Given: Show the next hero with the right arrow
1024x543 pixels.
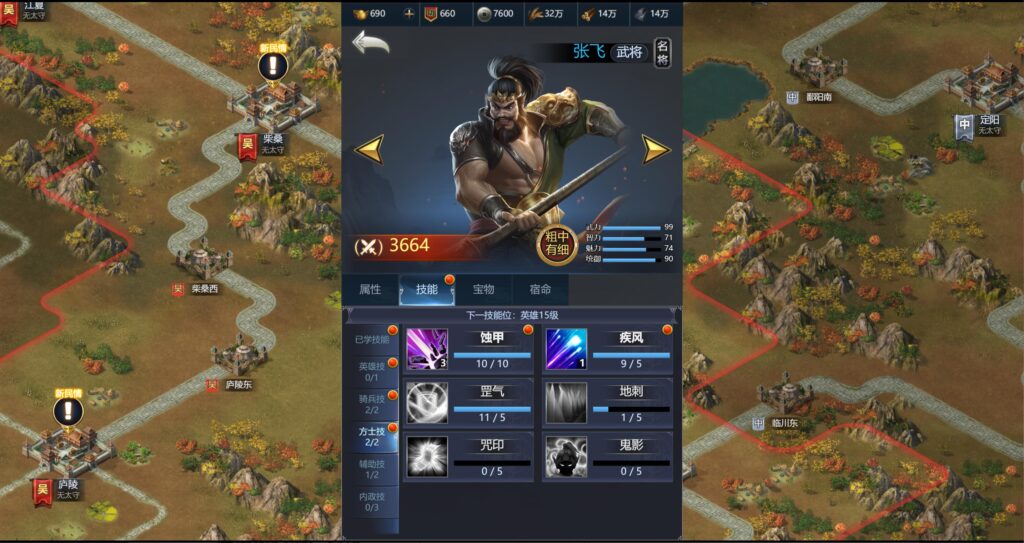Looking at the screenshot, I should pos(656,149).
